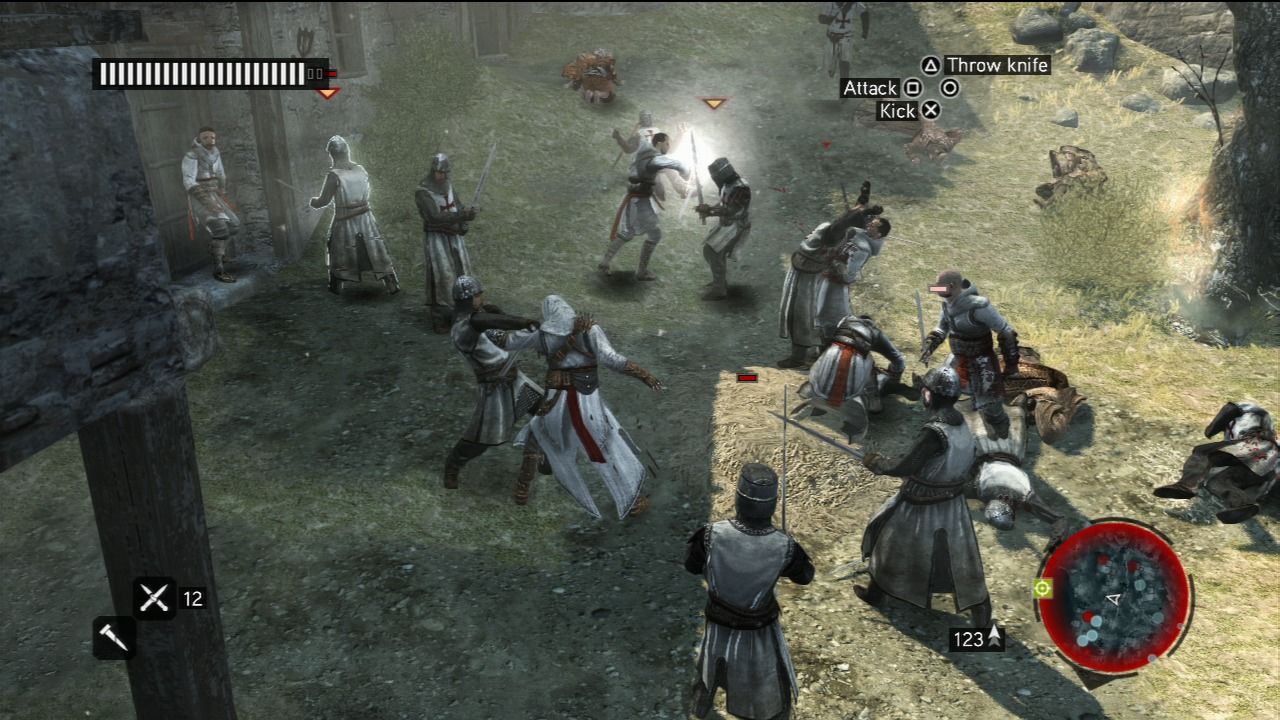Click the orange detection marker near the flash
The height and width of the screenshot is (720, 1280).
point(715,101)
